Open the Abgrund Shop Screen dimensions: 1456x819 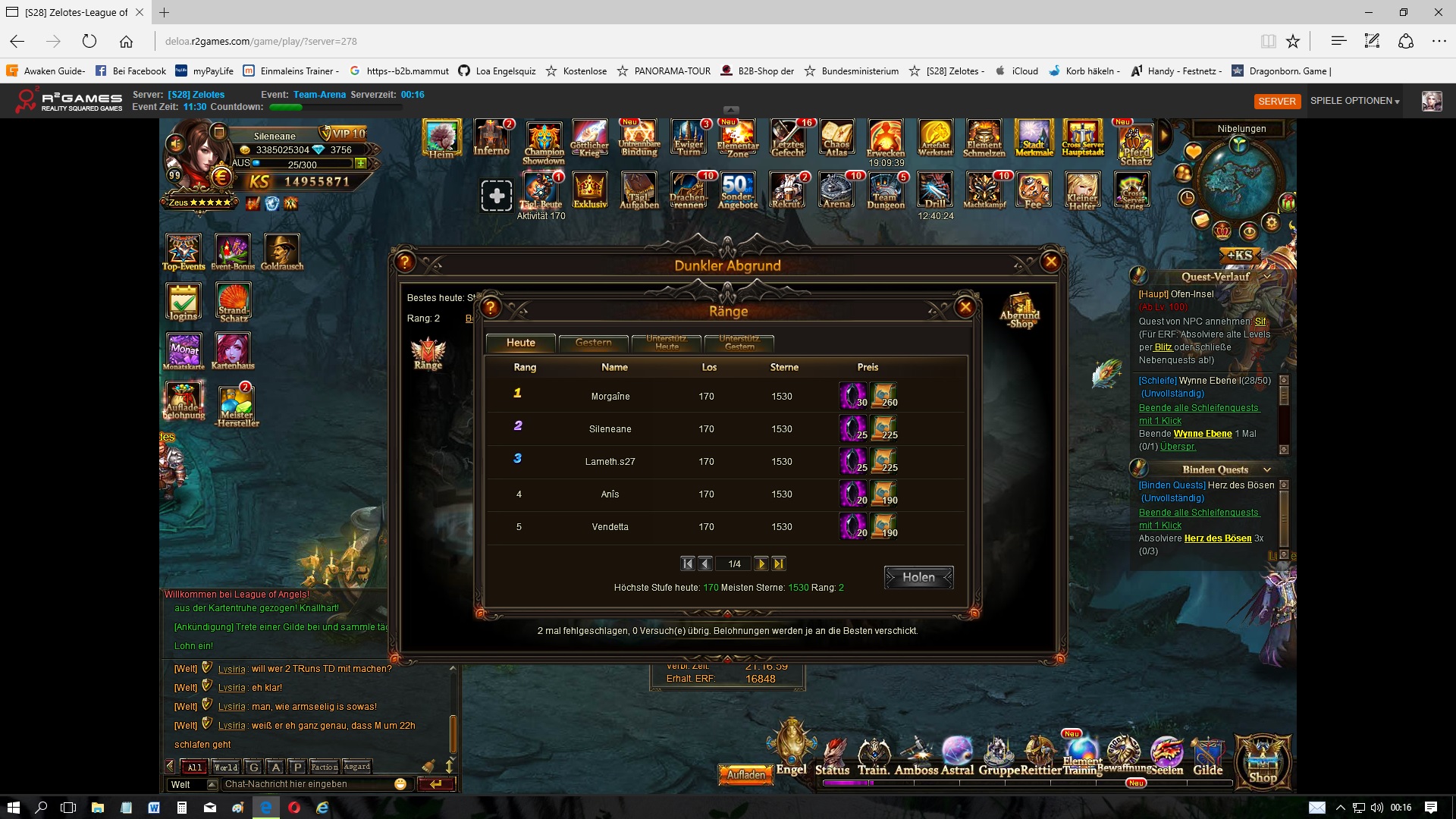1021,311
